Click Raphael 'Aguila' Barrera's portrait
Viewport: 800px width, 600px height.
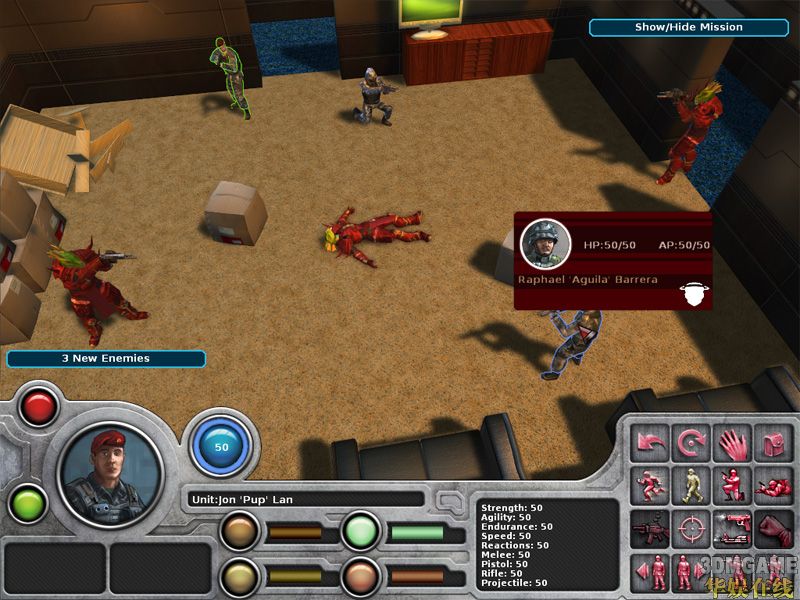(x=545, y=244)
